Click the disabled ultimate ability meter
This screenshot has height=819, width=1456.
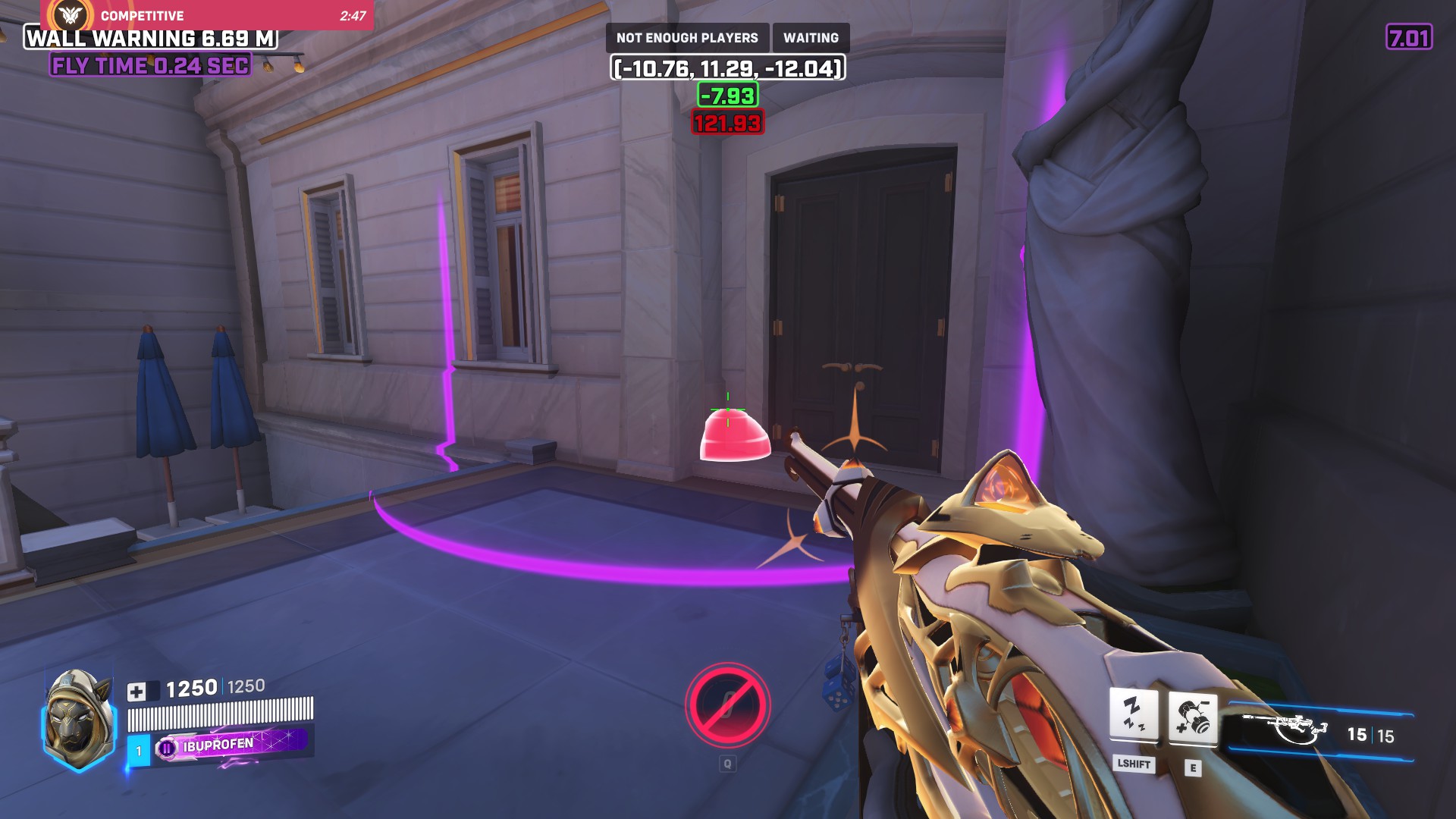click(727, 705)
